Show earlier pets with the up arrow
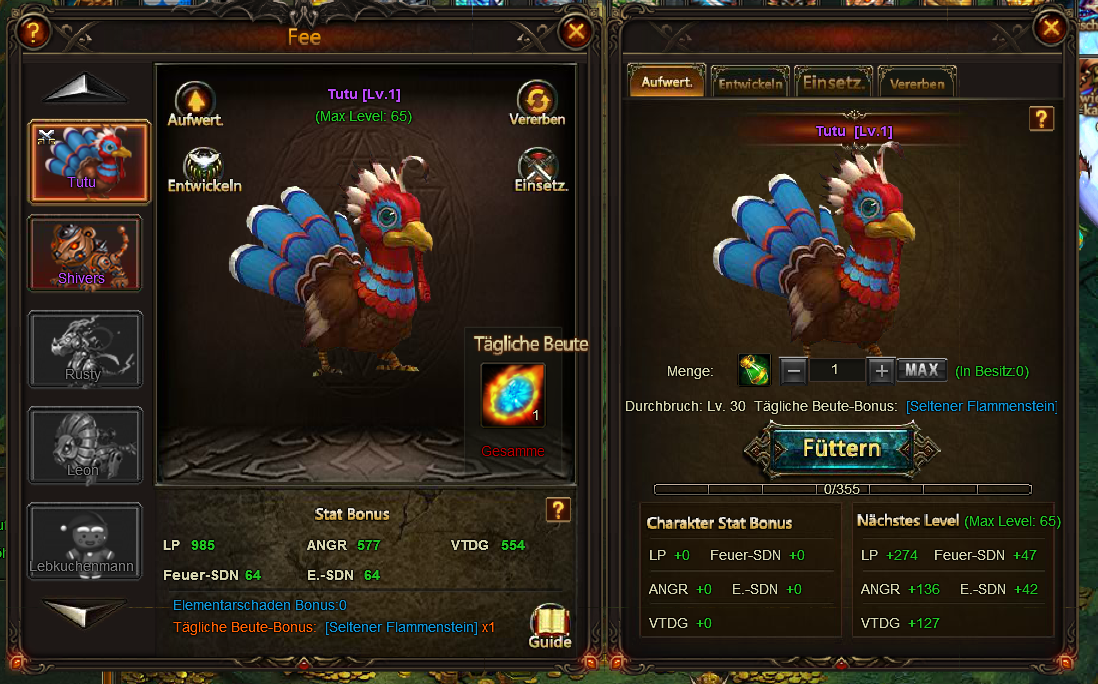Image resolution: width=1098 pixels, height=684 pixels. click(84, 89)
